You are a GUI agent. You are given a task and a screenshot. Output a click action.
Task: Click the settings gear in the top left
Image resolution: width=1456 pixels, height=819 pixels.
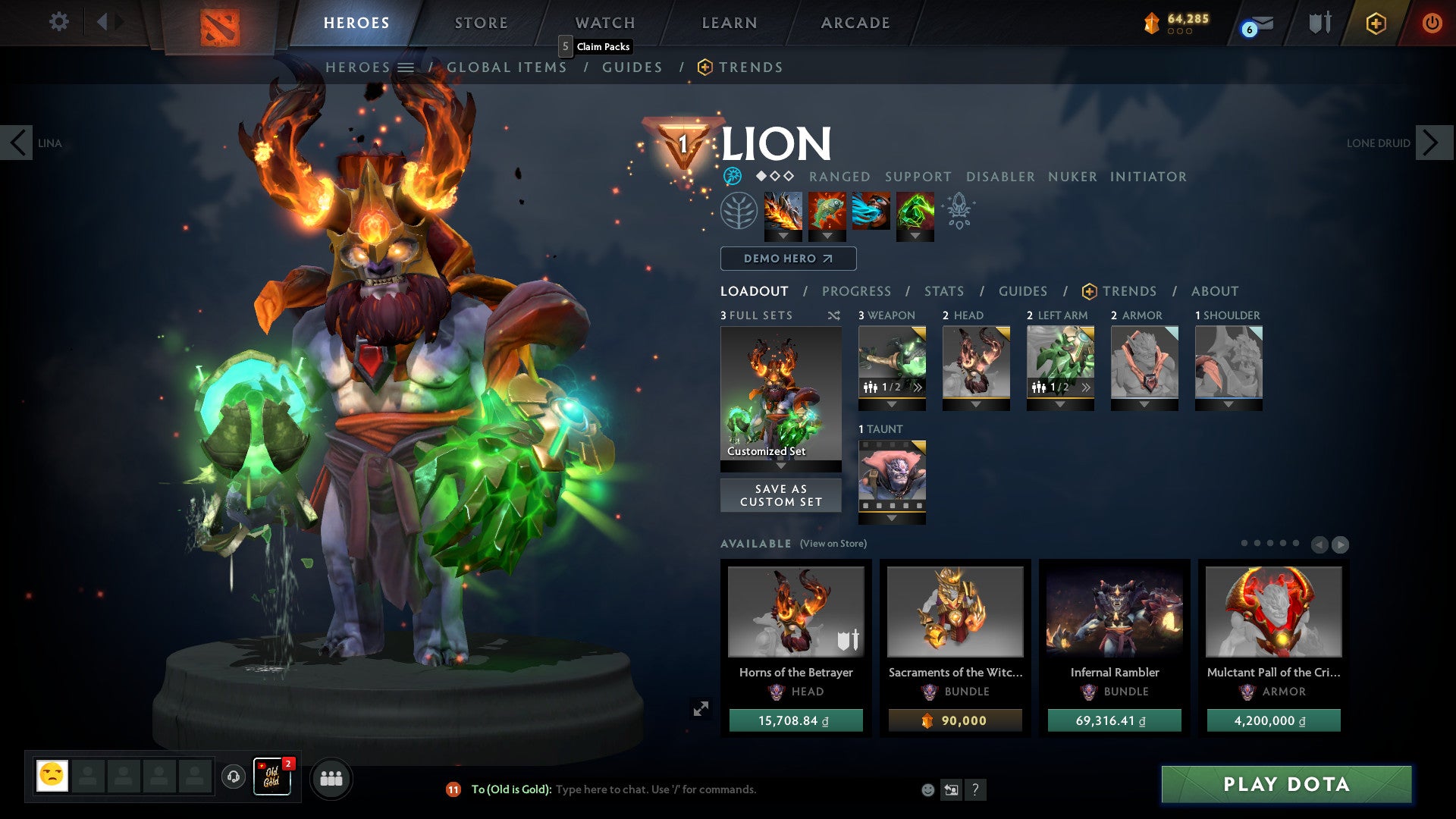(x=59, y=22)
